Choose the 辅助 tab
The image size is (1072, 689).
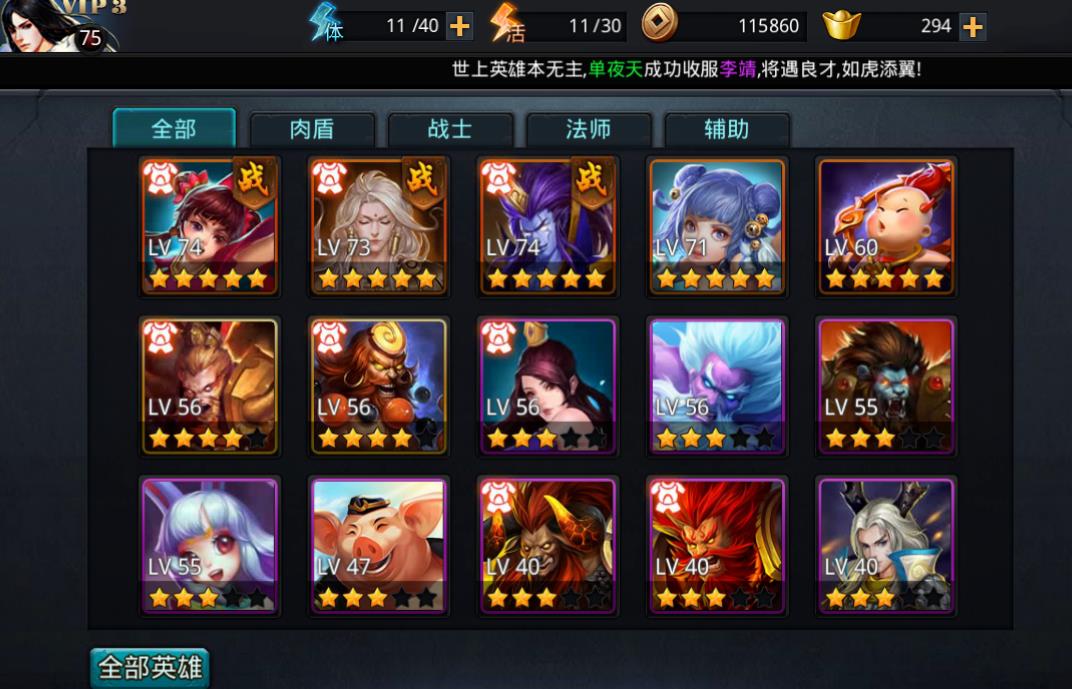tap(726, 130)
